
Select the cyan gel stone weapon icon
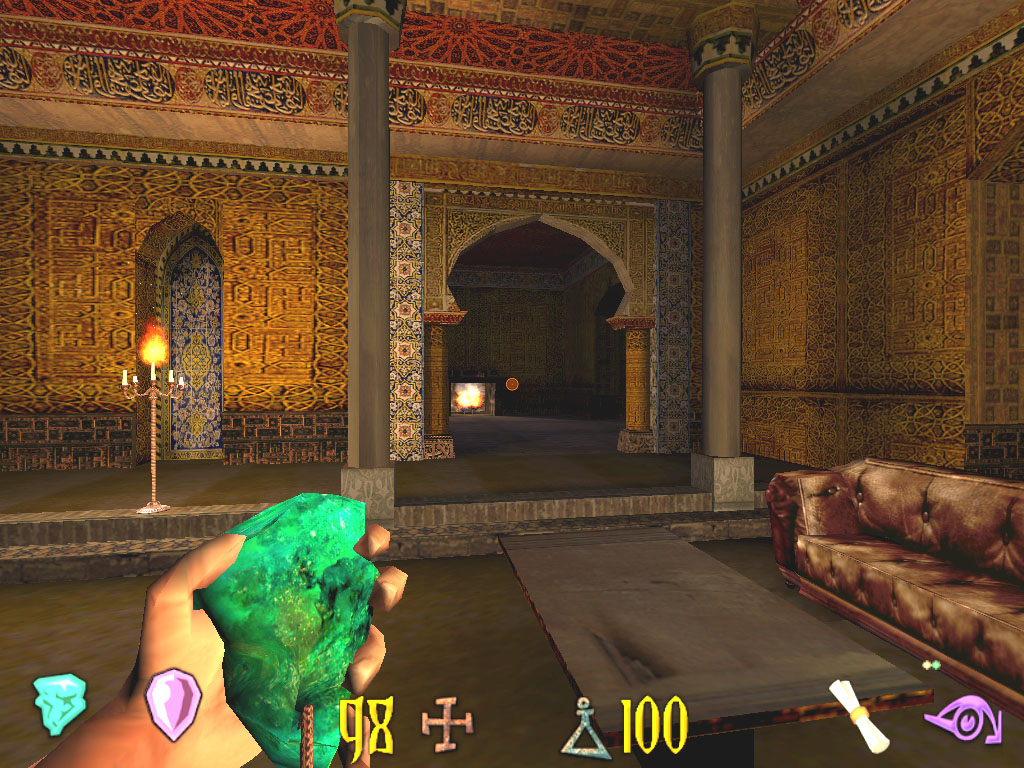(59, 703)
